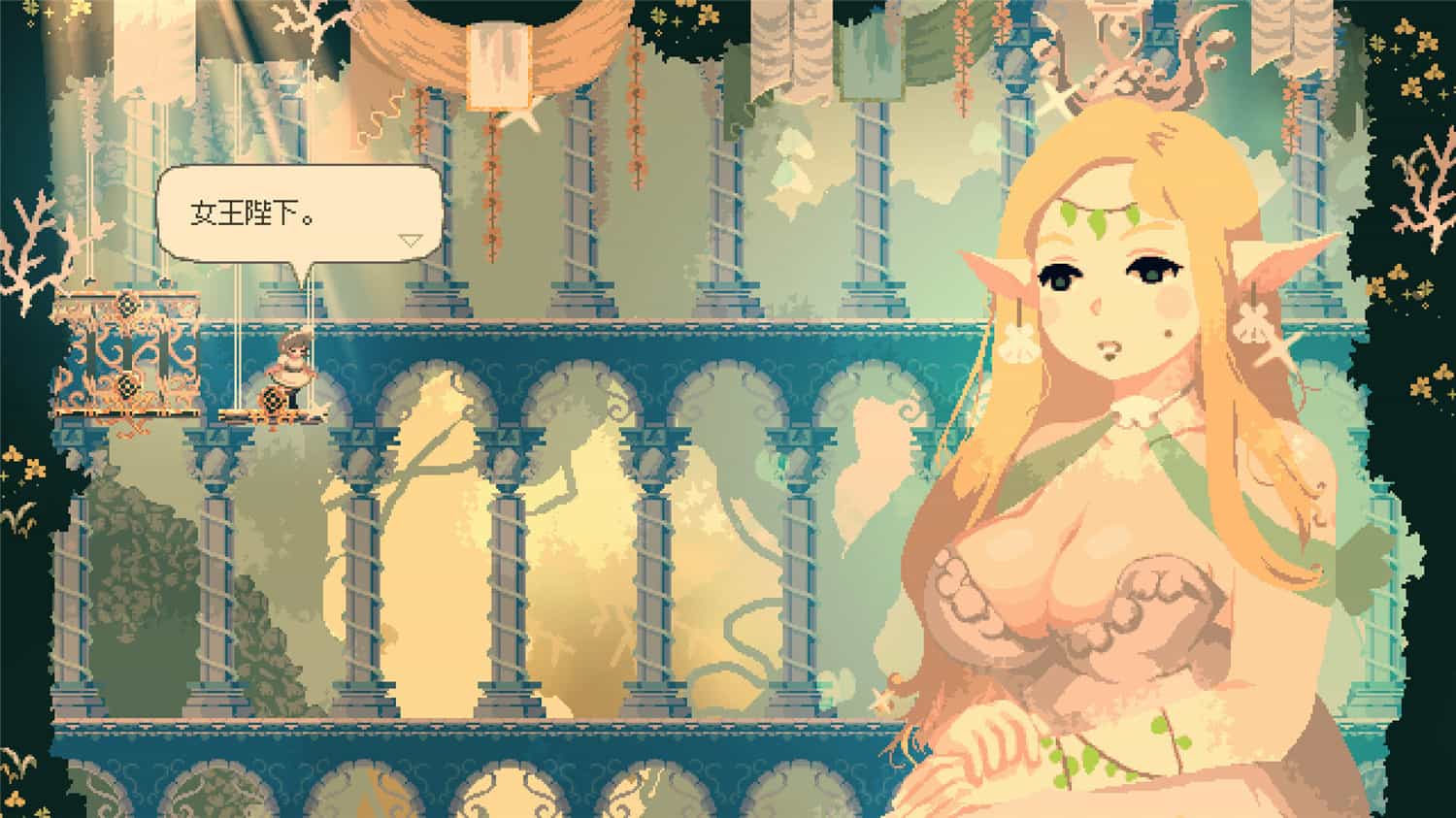Click the ornate shield wheel beside the adventurer
Viewport: 1456px width, 818px height.
coord(273,401)
